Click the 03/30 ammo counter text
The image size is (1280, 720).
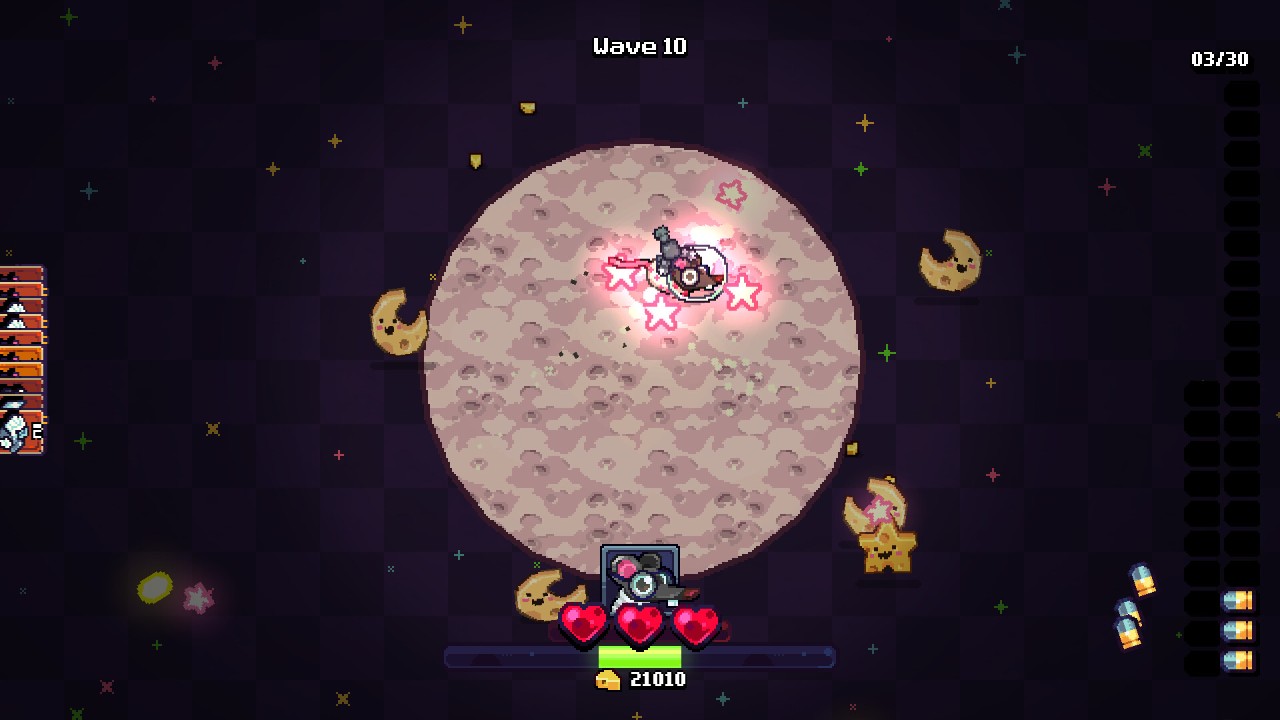click(x=1222, y=59)
